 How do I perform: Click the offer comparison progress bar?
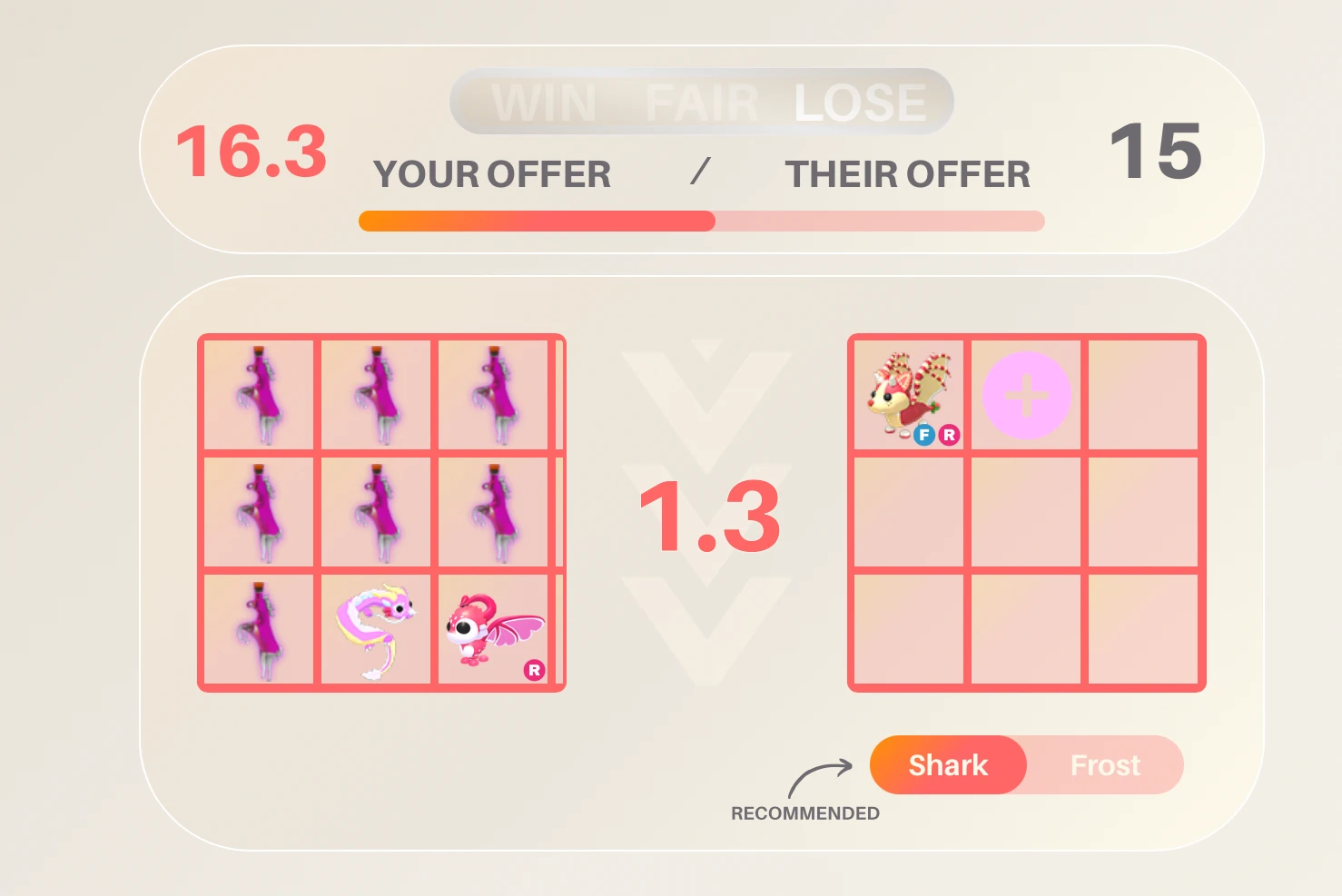pyautogui.click(x=702, y=221)
